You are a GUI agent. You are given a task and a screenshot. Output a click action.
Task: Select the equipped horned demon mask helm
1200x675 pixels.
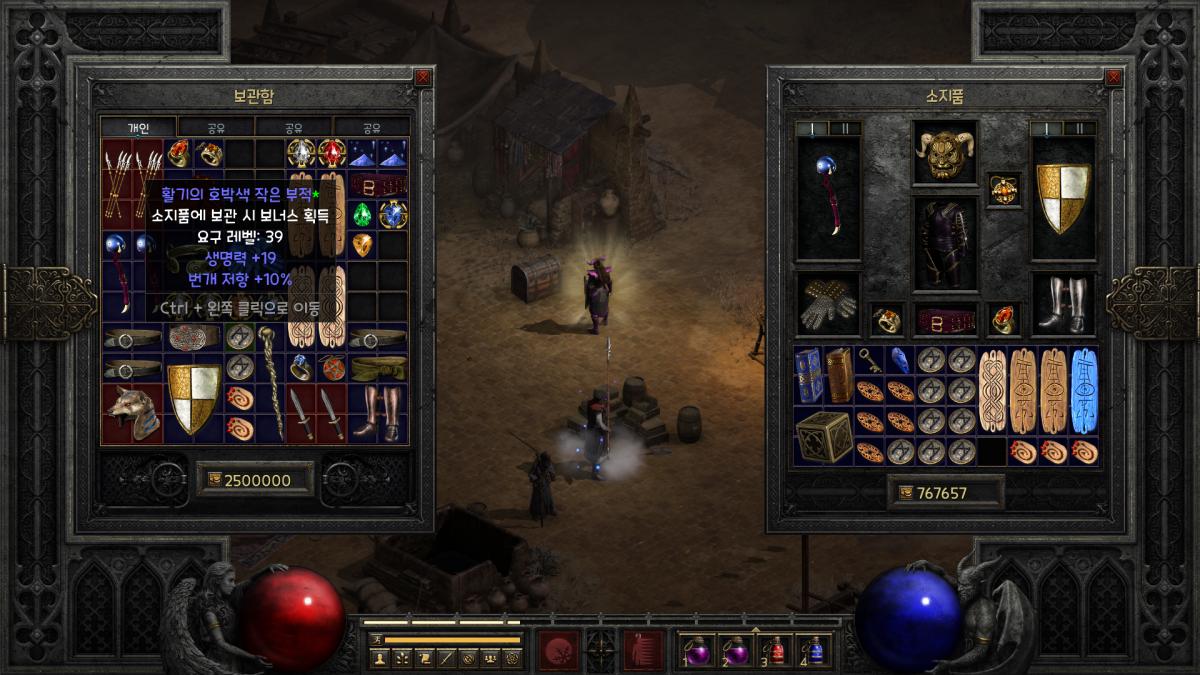[944, 155]
